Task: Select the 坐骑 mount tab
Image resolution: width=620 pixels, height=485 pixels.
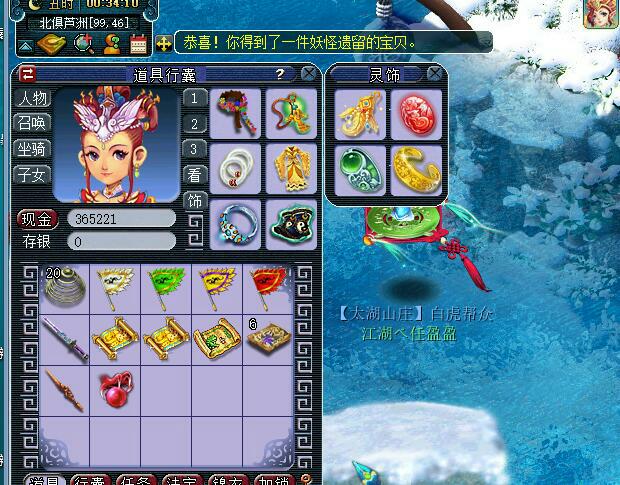Action: (x=33, y=149)
